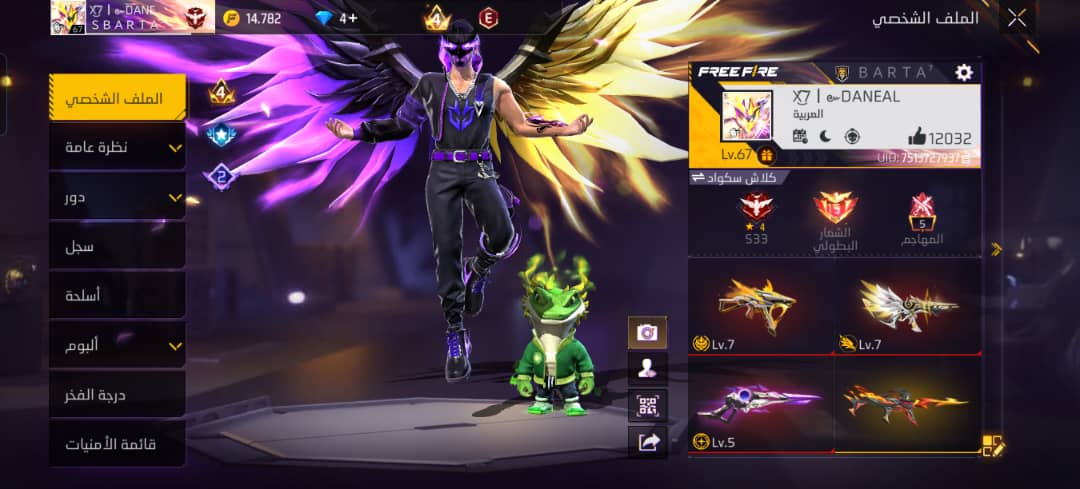Open the gift box icon beside Lv.67
Screen dimensions: 1080x489
pos(766,155)
